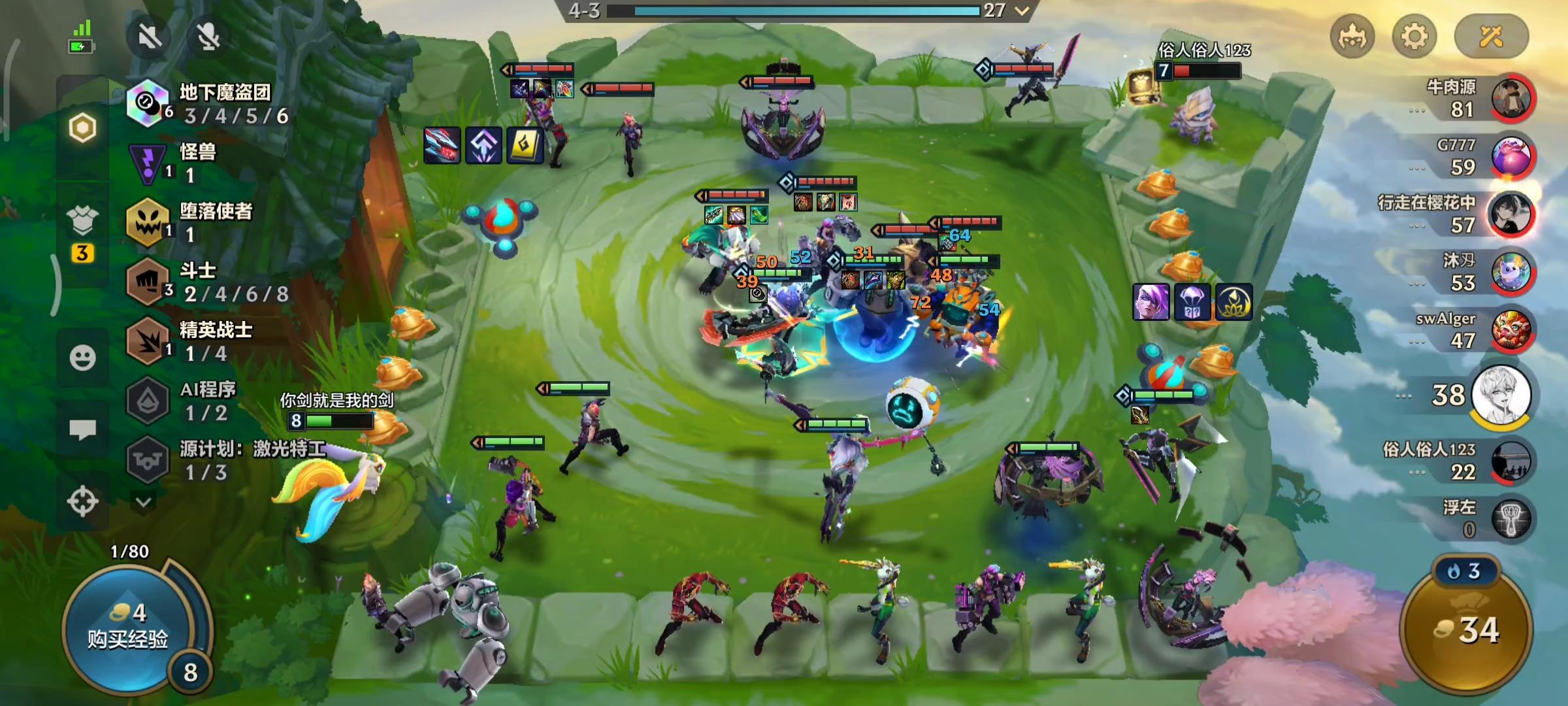Open the crossed swords combat panel
This screenshot has height=706, width=1568.
tap(1492, 36)
